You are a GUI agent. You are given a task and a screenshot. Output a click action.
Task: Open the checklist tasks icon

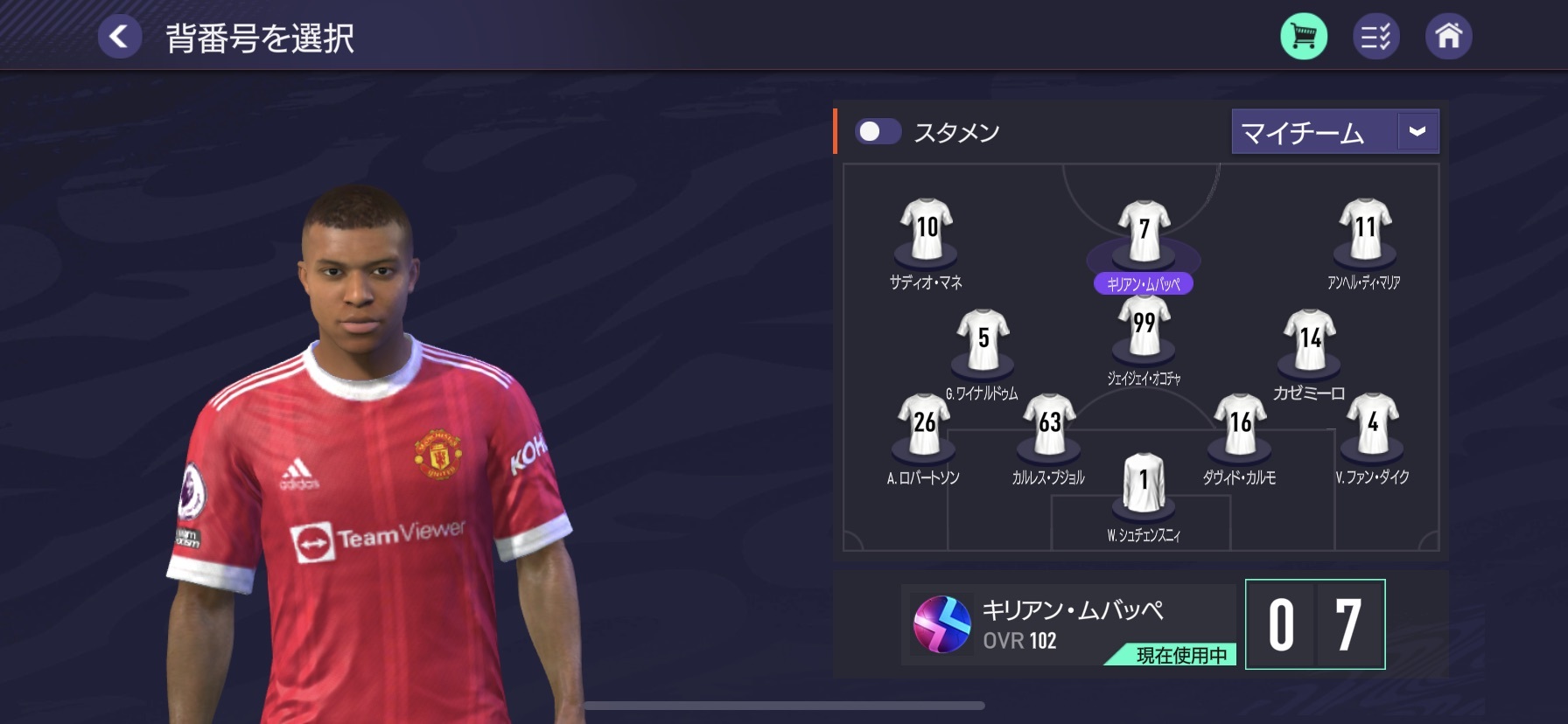[1375, 37]
